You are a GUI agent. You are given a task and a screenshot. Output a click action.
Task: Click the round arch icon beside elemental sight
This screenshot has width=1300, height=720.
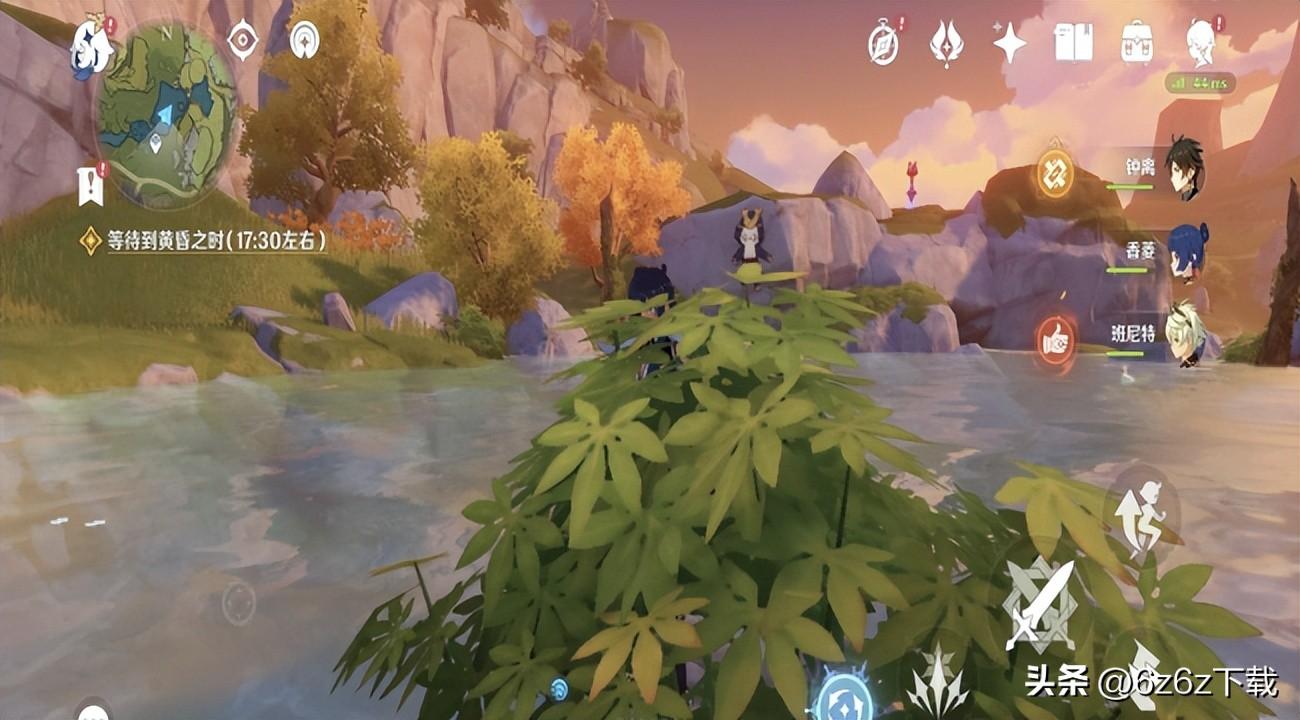pyautogui.click(x=303, y=41)
